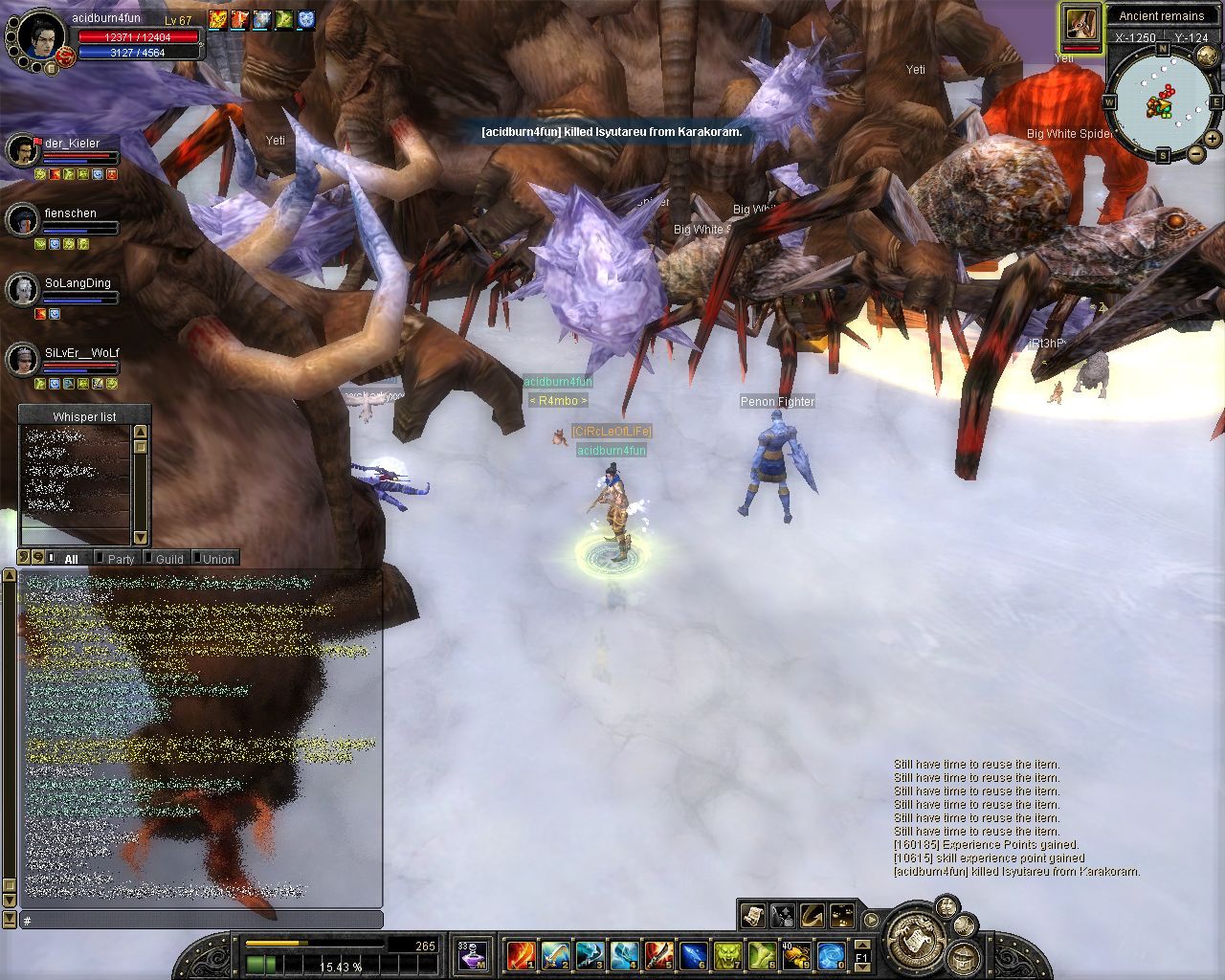Switch hotbar page with the up arrow

tap(861, 945)
